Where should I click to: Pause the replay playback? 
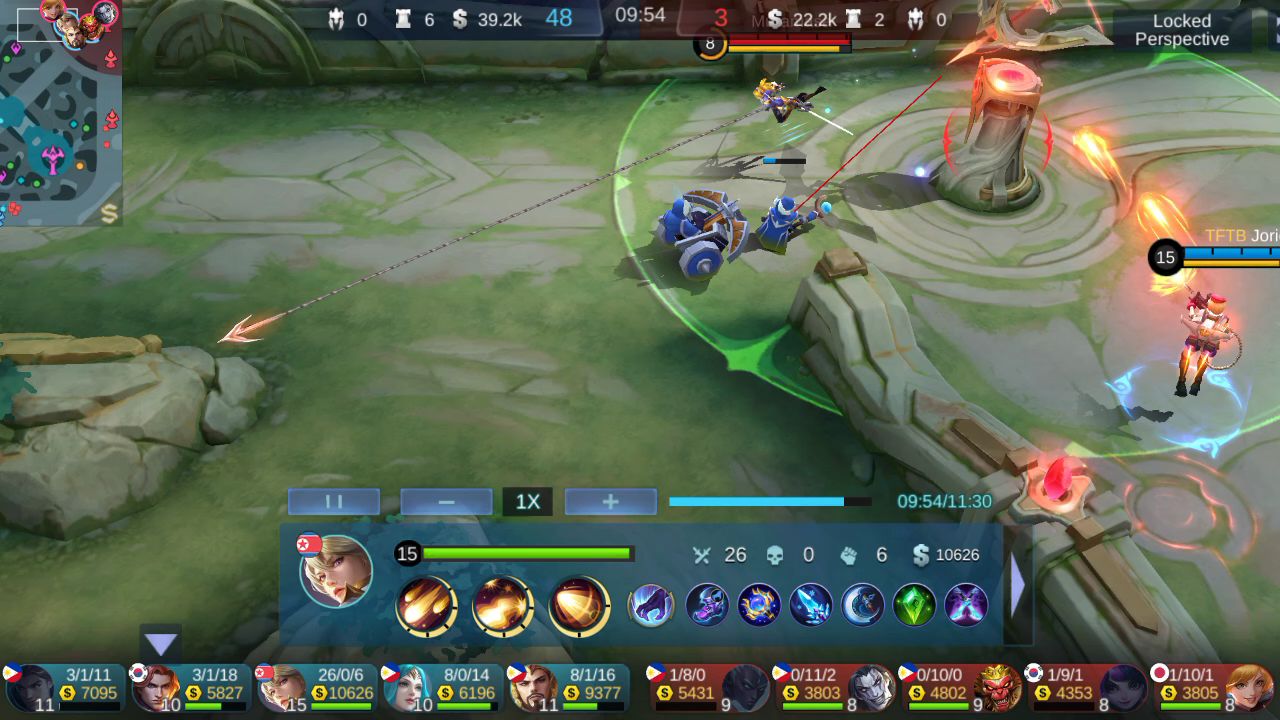coord(334,502)
